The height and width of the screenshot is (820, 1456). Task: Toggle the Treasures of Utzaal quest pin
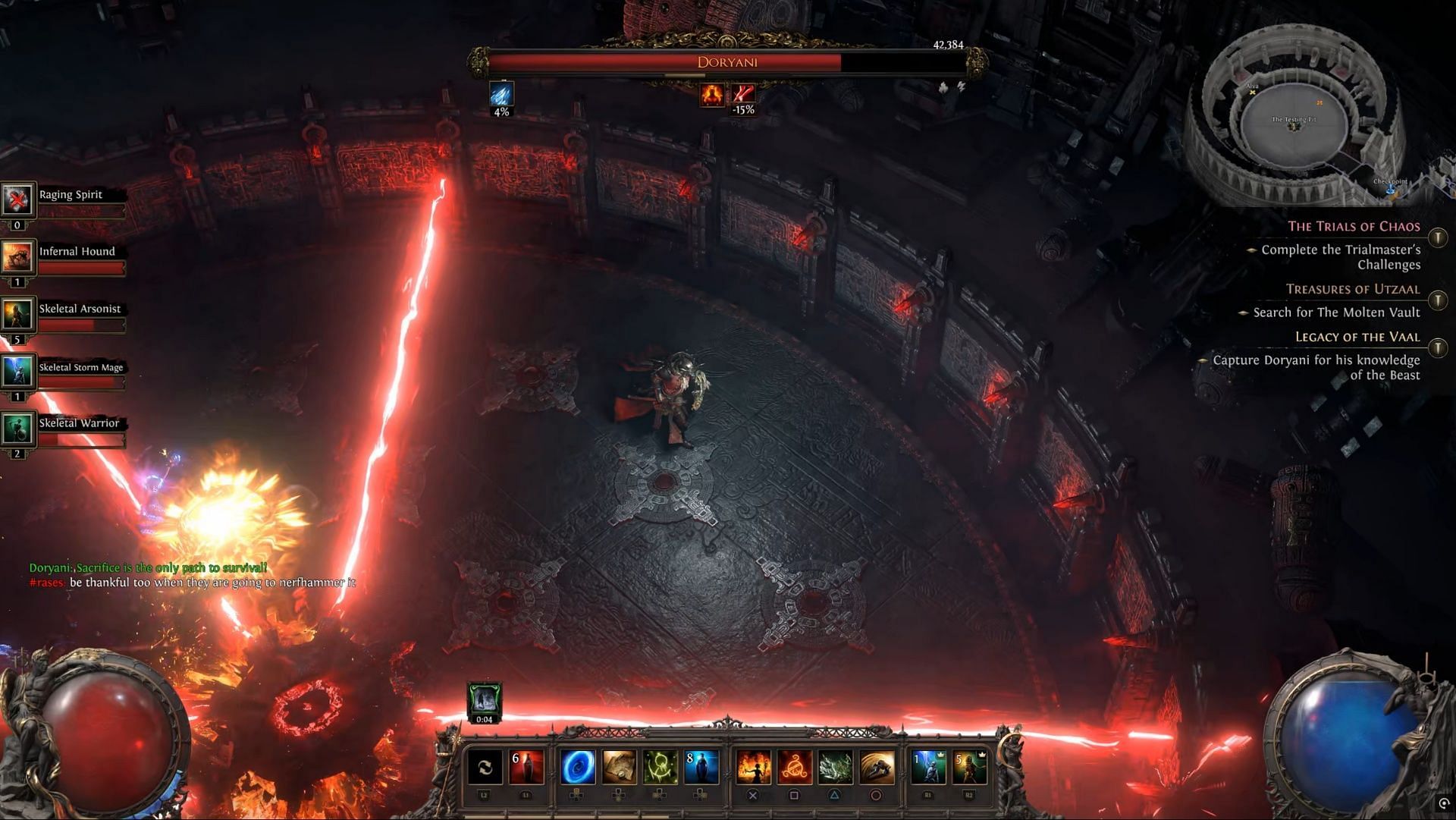point(1438,301)
